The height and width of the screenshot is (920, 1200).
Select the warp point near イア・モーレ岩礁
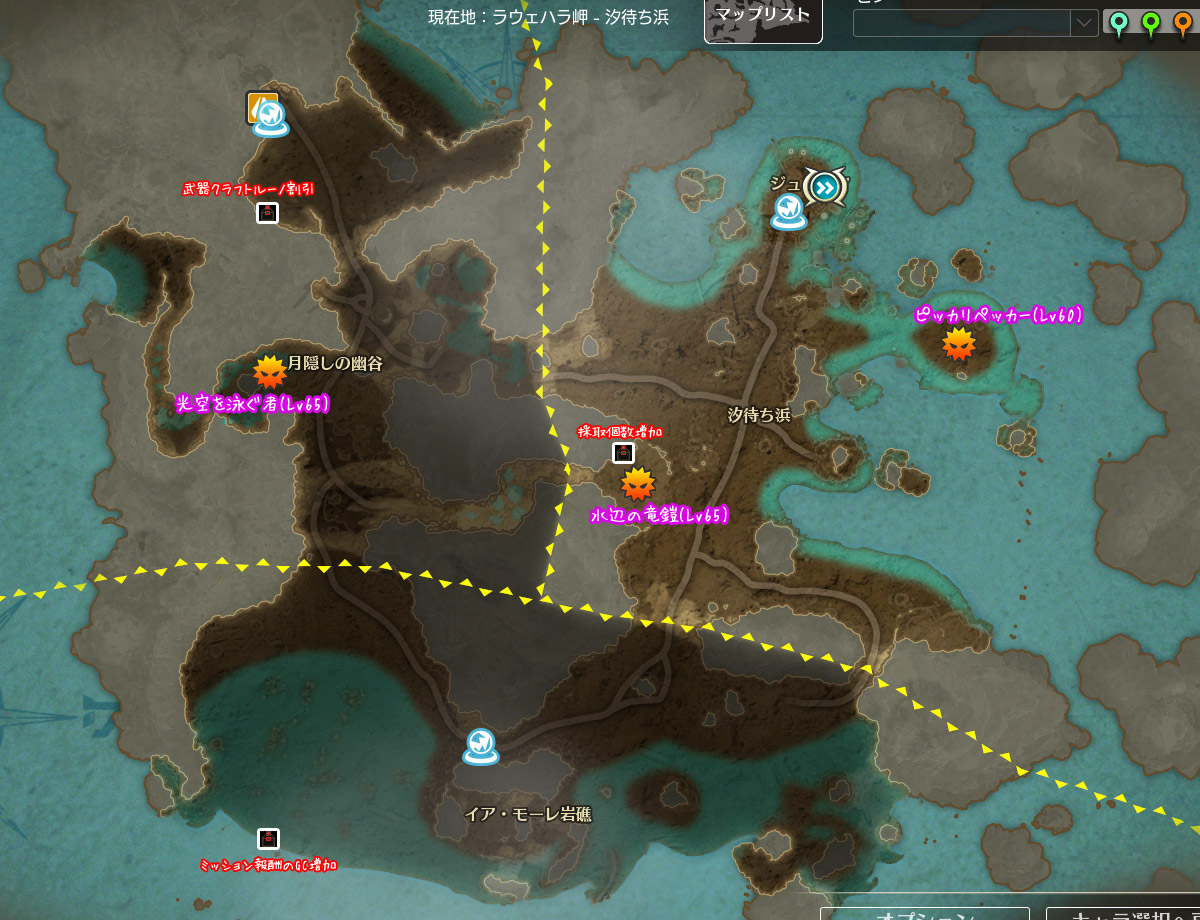(480, 746)
